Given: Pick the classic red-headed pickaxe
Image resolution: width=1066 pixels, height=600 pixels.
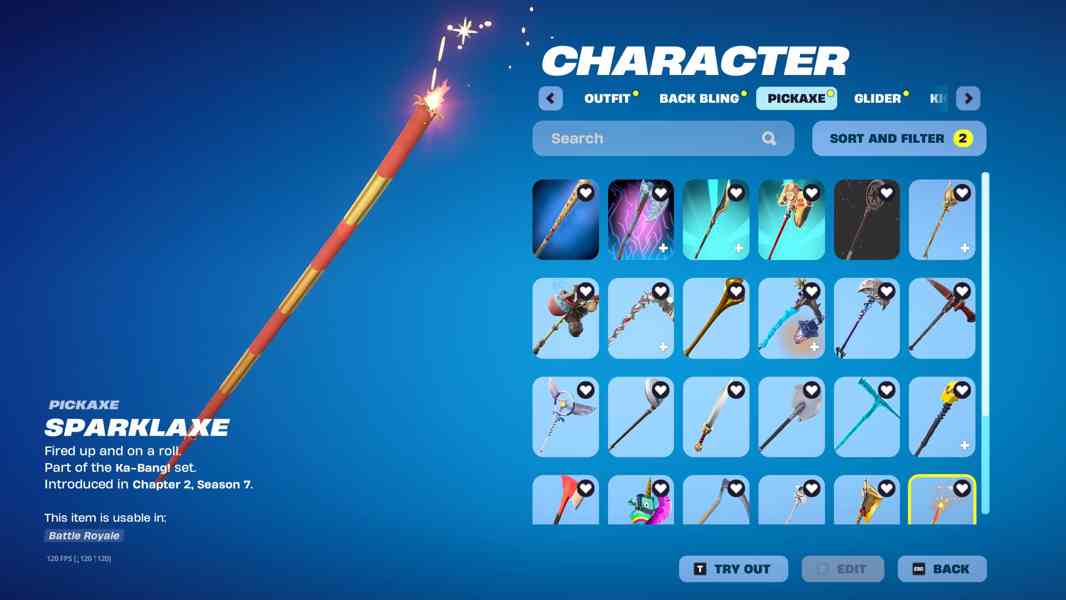Looking at the screenshot, I should point(942,319).
